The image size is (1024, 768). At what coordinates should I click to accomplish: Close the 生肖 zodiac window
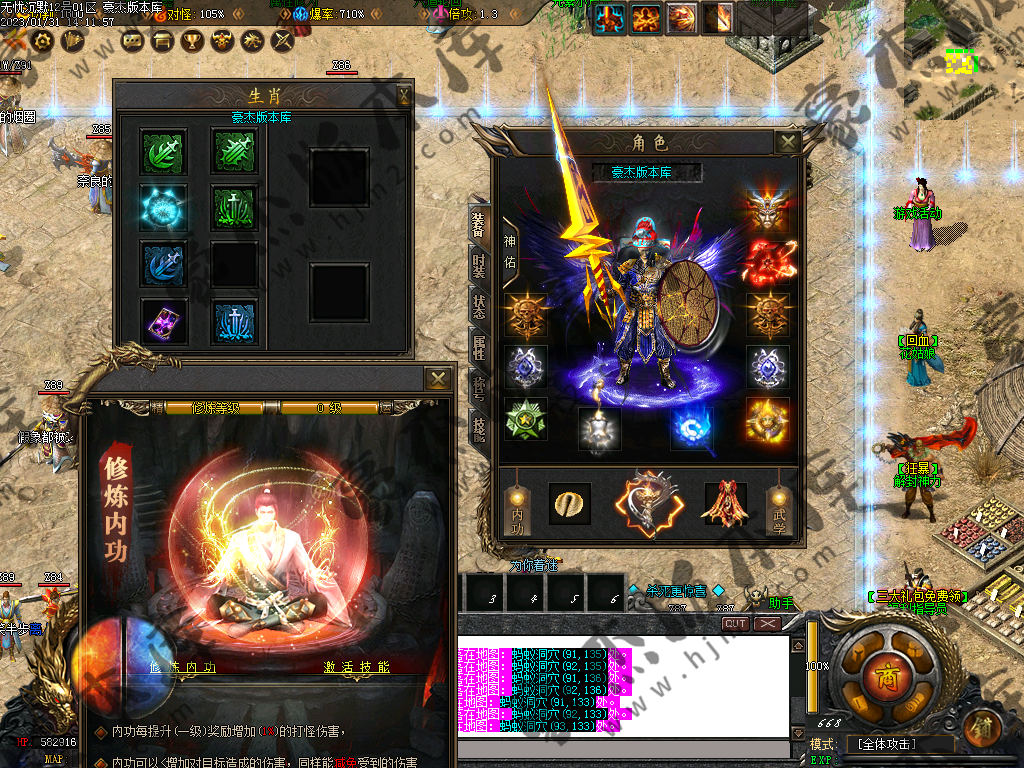pos(403,96)
